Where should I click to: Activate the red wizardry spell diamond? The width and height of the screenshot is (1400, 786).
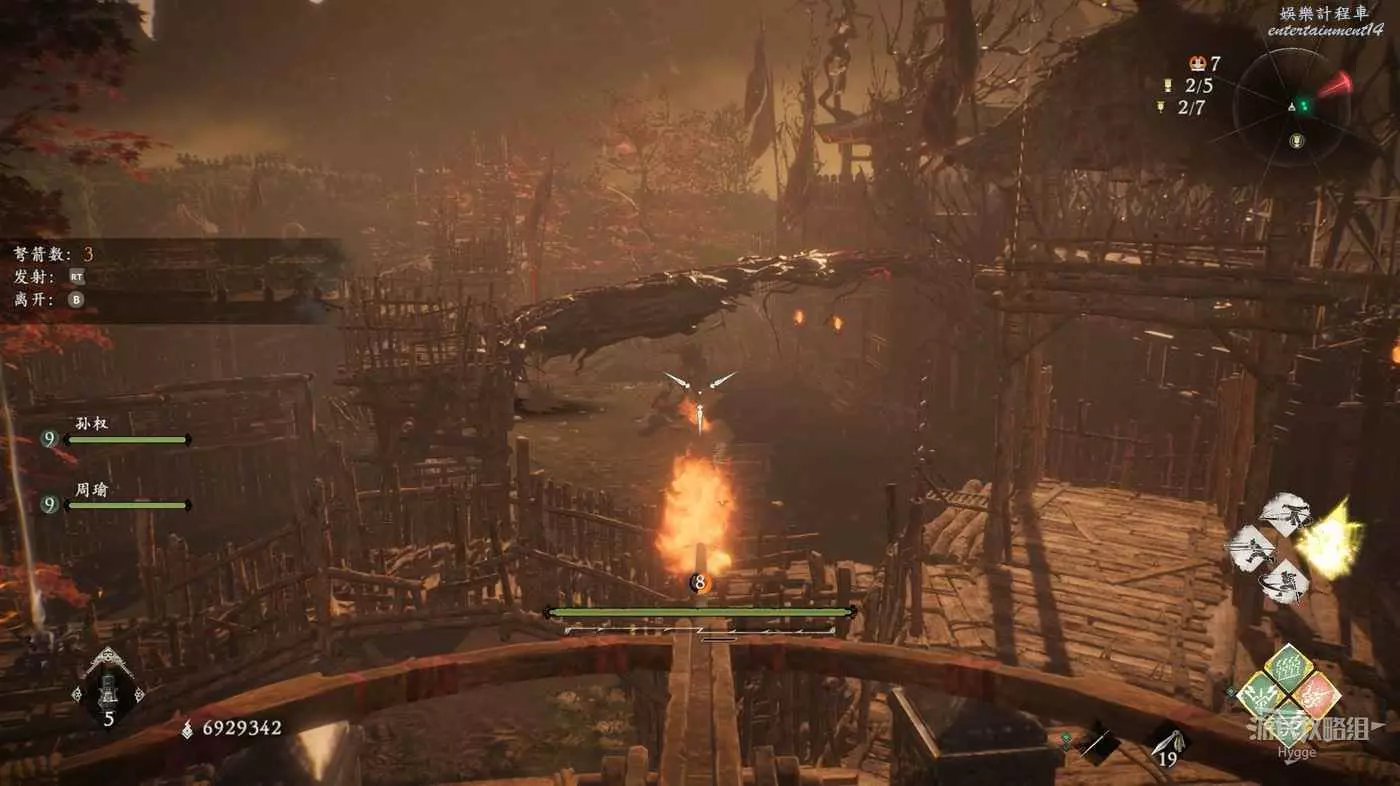click(x=1316, y=695)
